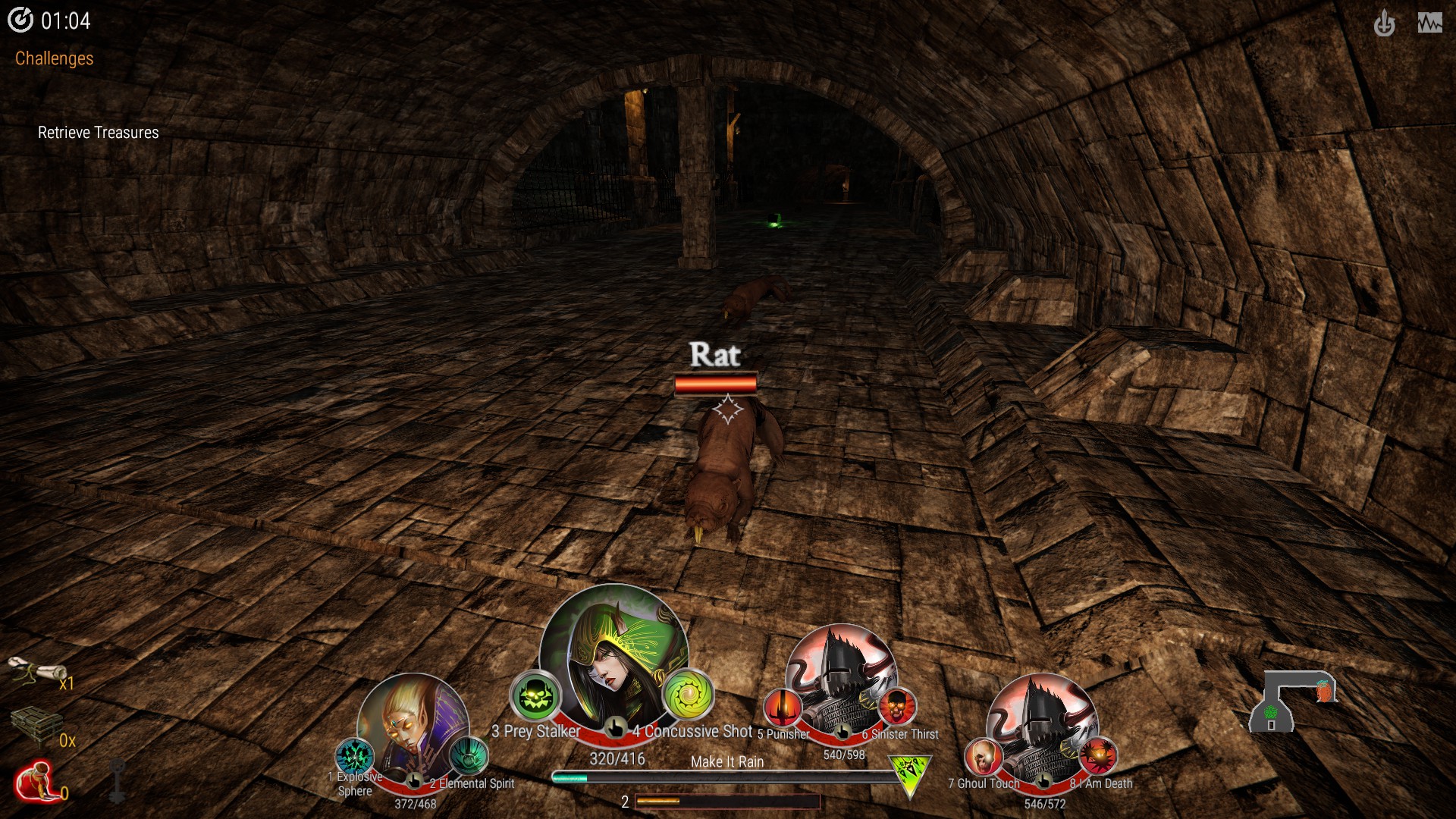
Task: Select the green-hooded archer portrait
Action: tap(613, 657)
